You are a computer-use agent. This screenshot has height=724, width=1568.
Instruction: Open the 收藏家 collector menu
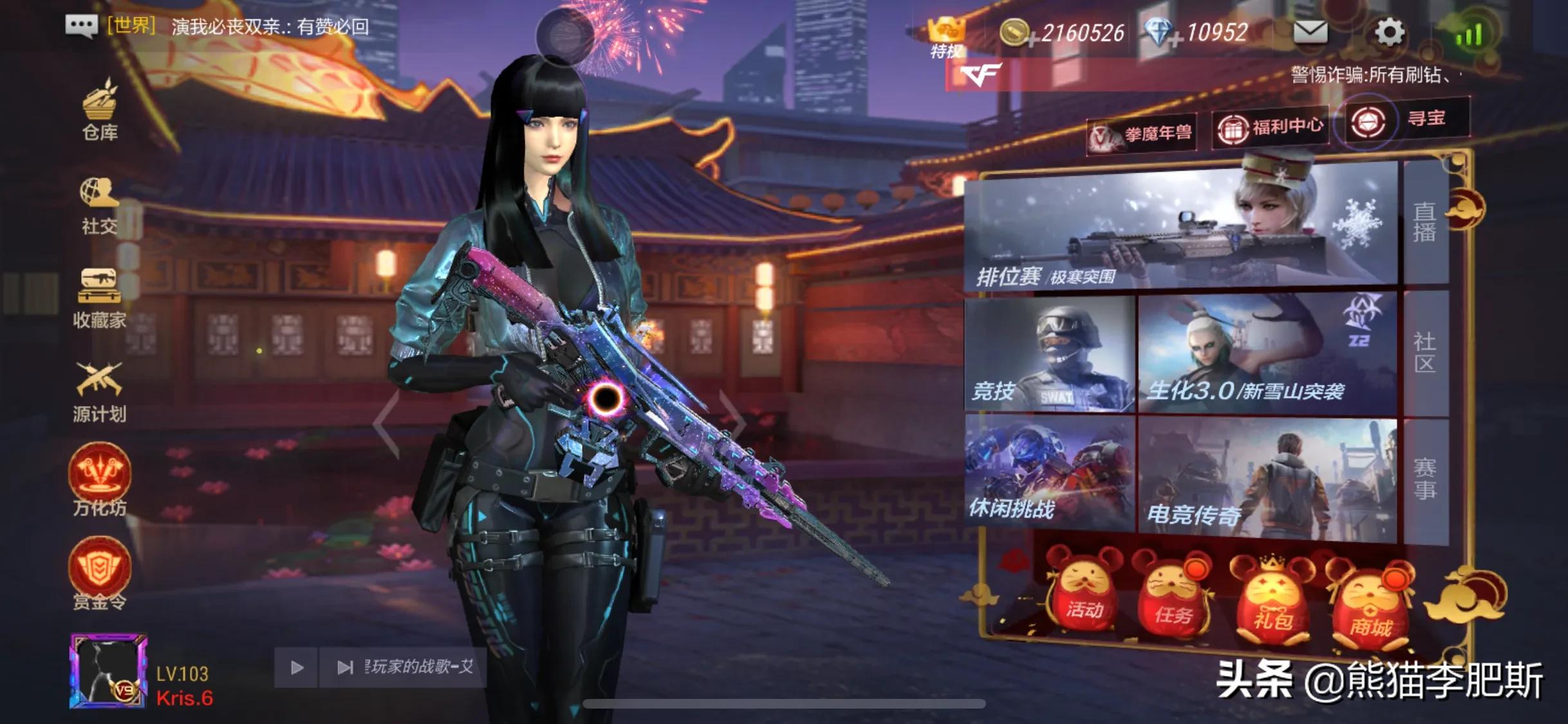99,299
